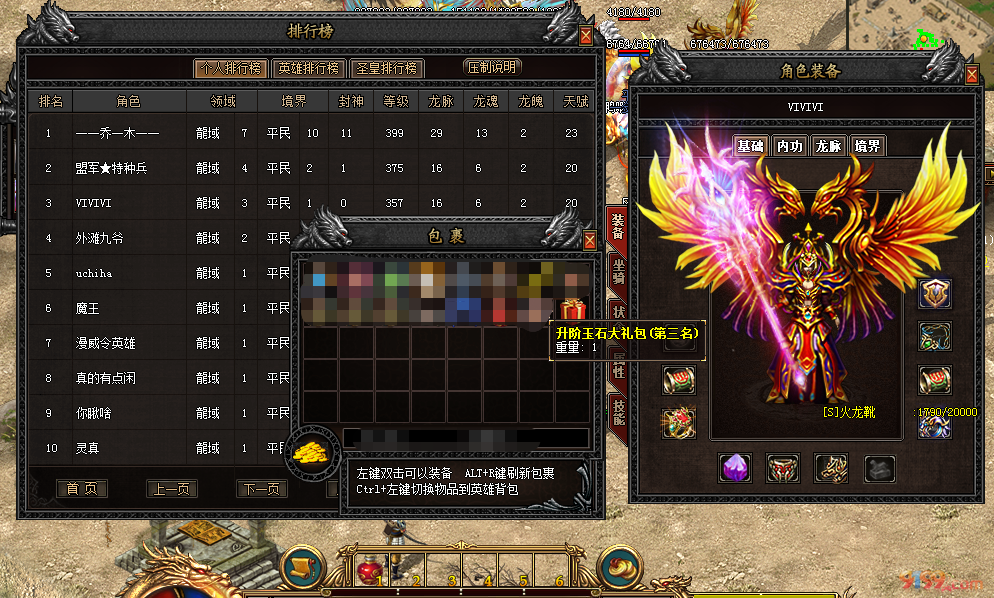Go to the previous page with 上一页

pos(172,489)
